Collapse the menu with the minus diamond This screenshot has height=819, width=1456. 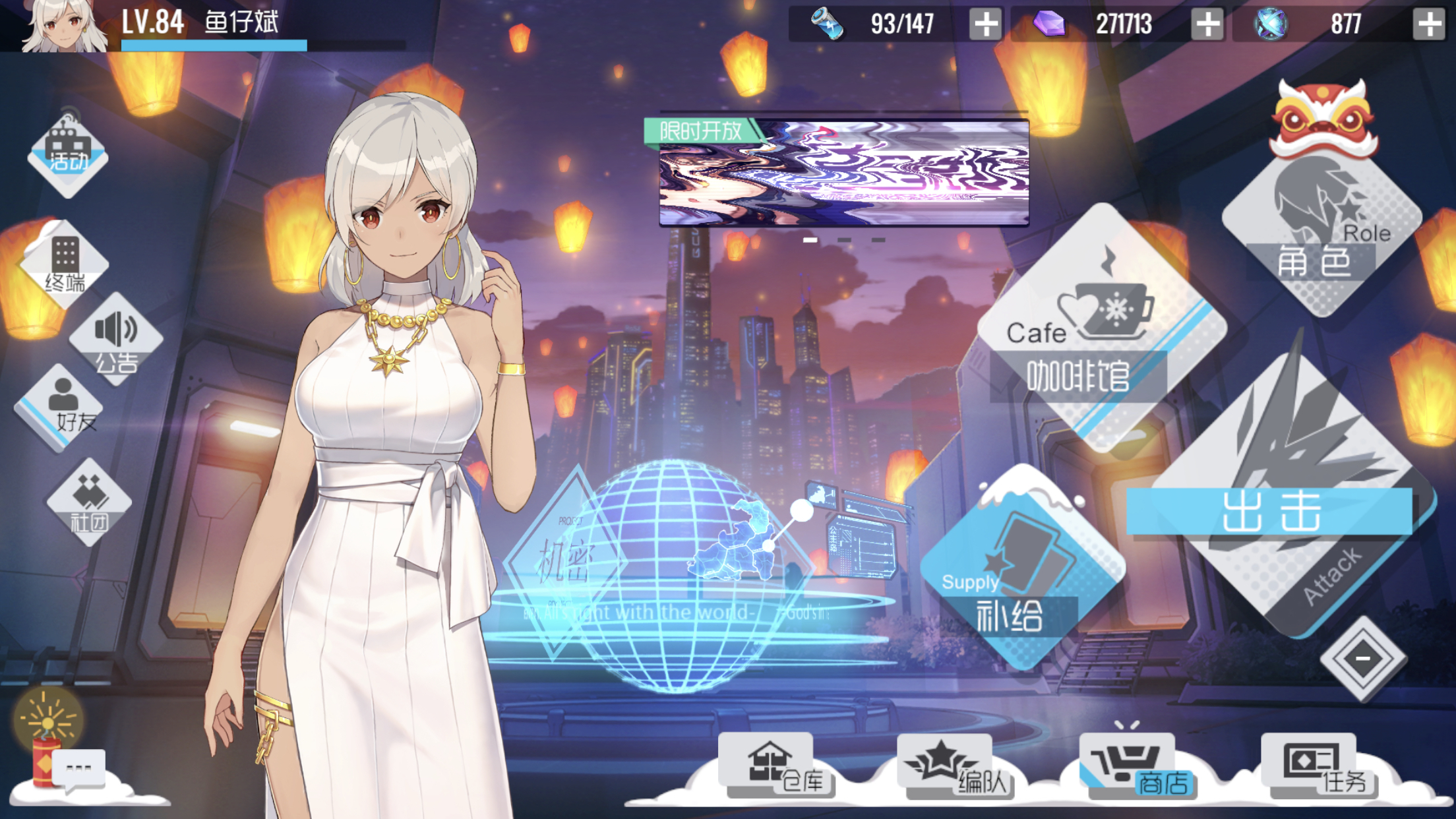pos(1362,658)
